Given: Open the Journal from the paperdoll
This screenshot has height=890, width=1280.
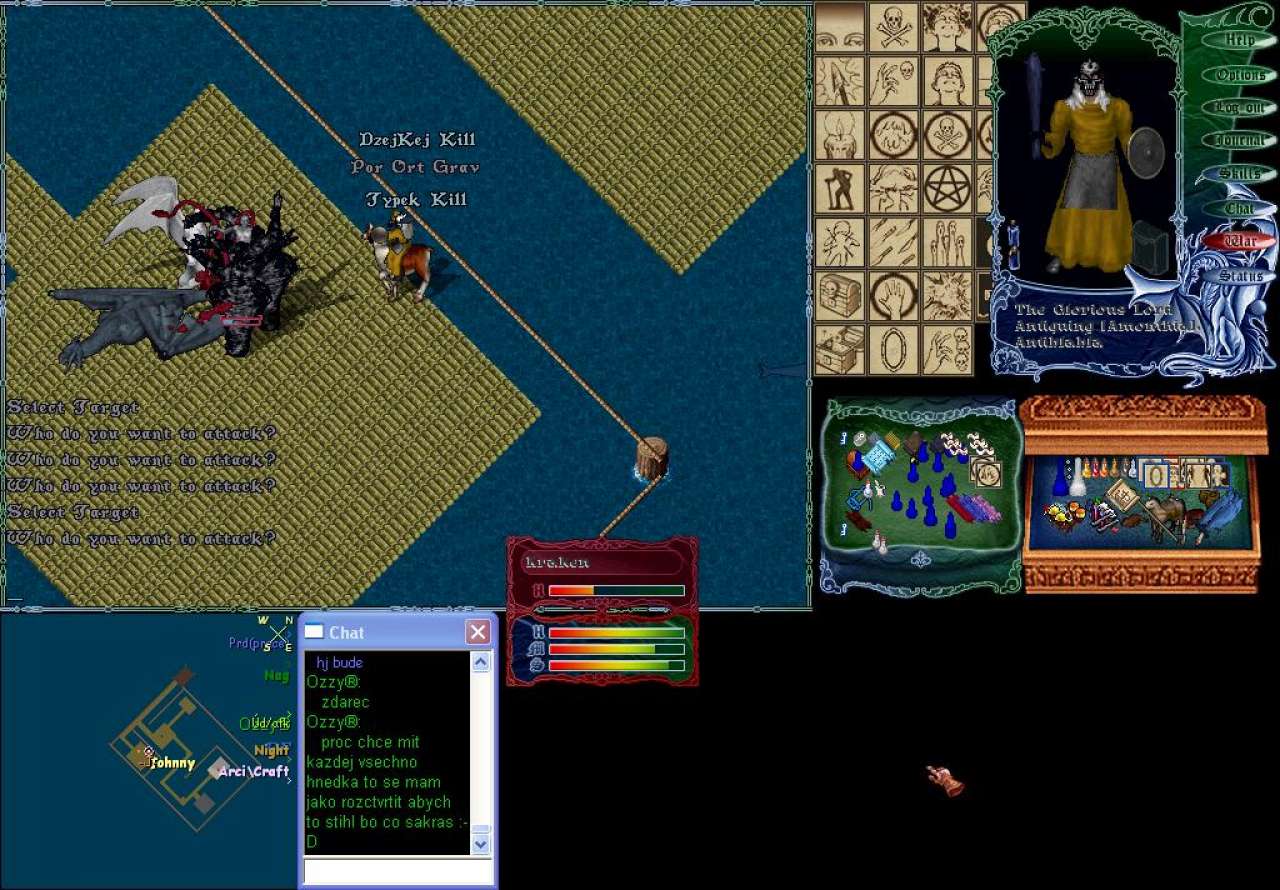Looking at the screenshot, I should click(x=1240, y=141).
